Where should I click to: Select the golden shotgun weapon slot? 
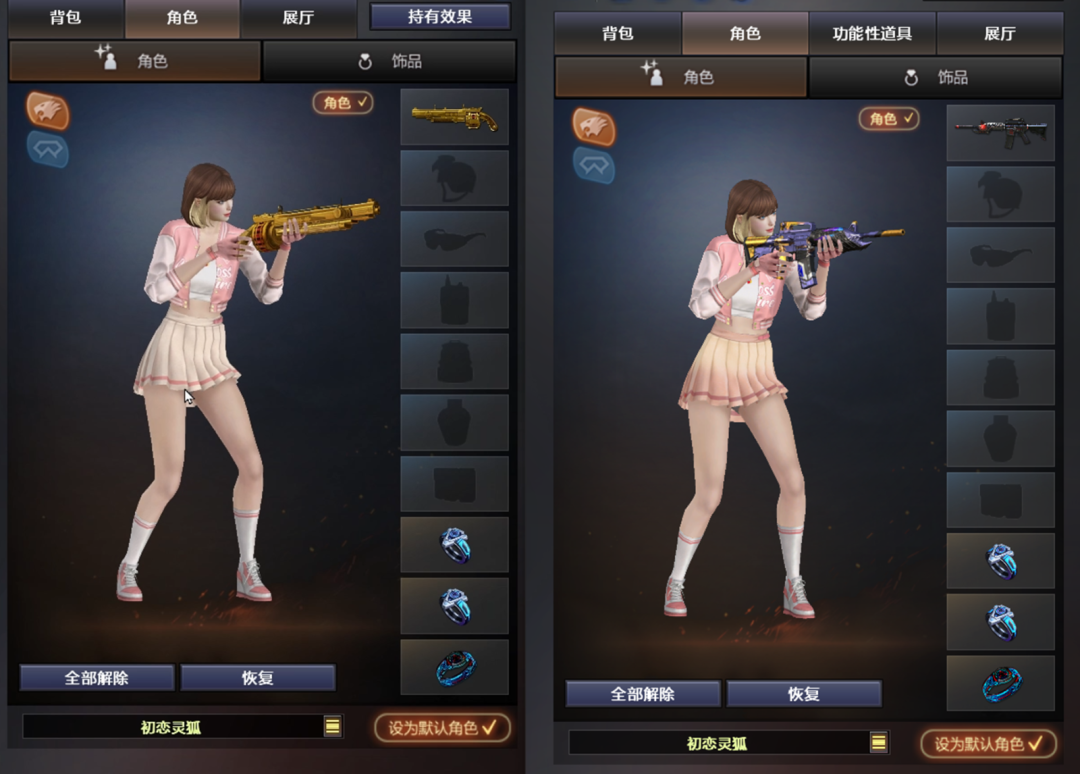click(x=454, y=117)
